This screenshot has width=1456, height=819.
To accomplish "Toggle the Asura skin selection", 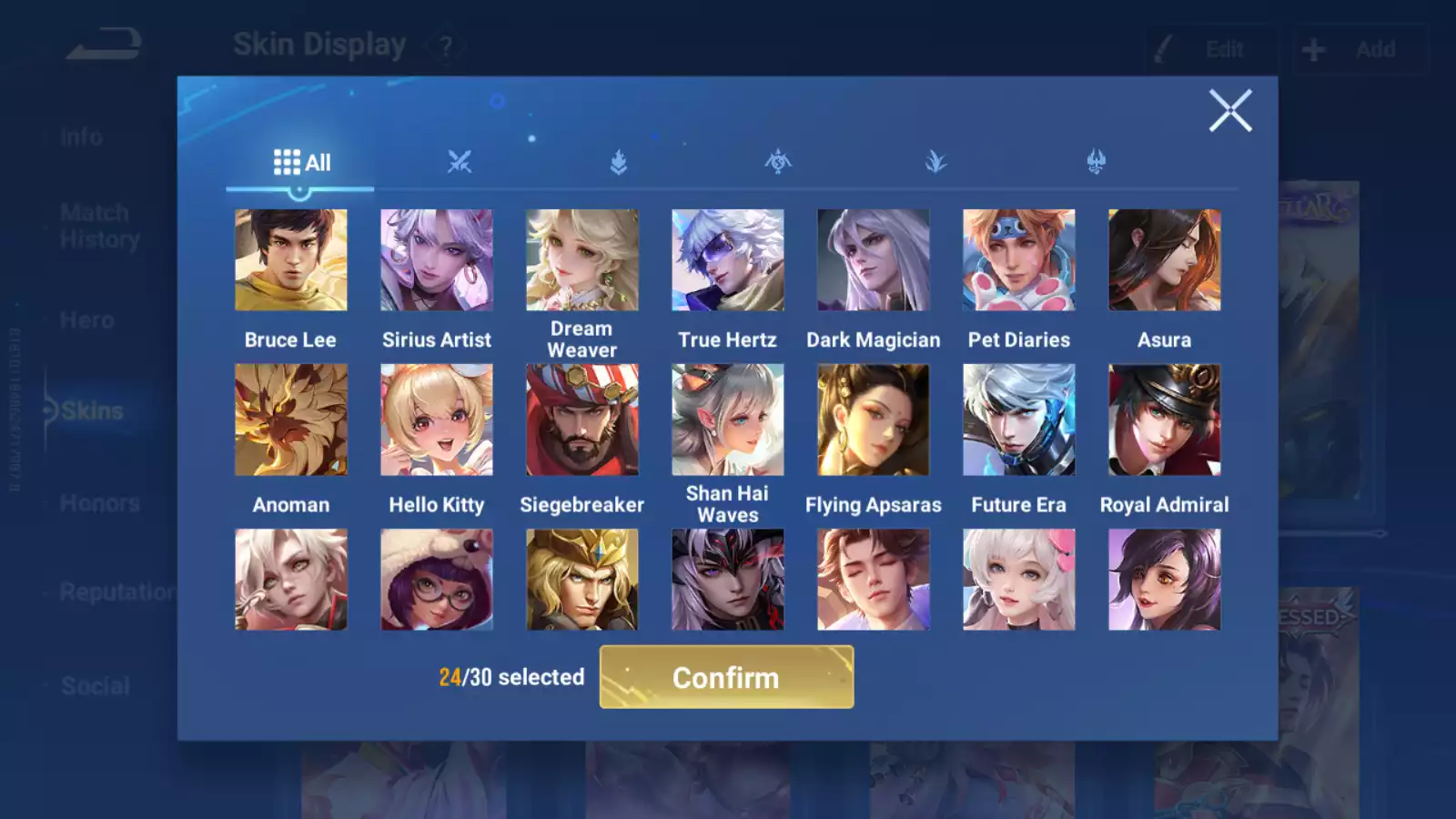I will (x=1165, y=259).
